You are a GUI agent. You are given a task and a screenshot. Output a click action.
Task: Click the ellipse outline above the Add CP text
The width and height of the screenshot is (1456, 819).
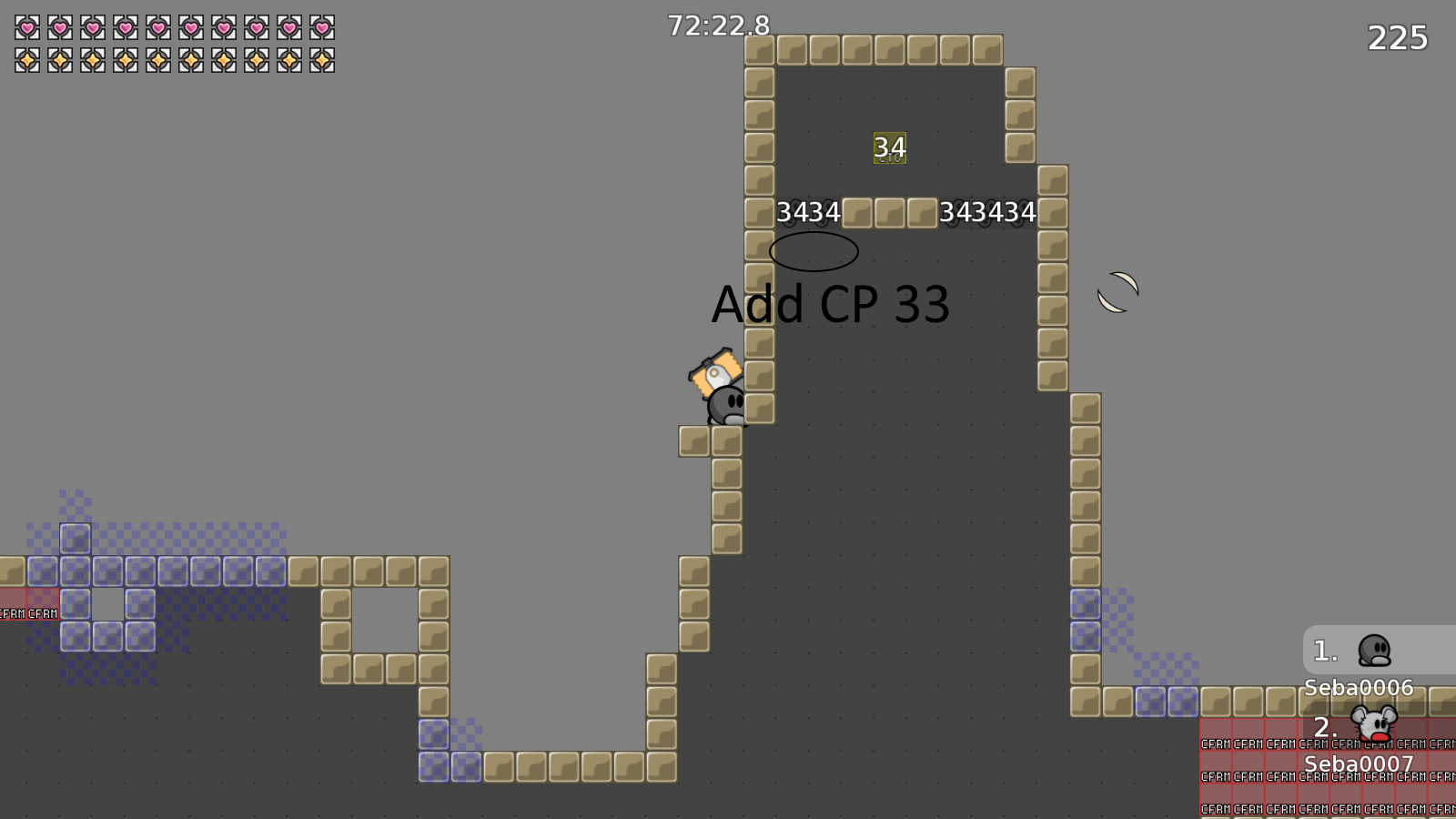coord(813,252)
